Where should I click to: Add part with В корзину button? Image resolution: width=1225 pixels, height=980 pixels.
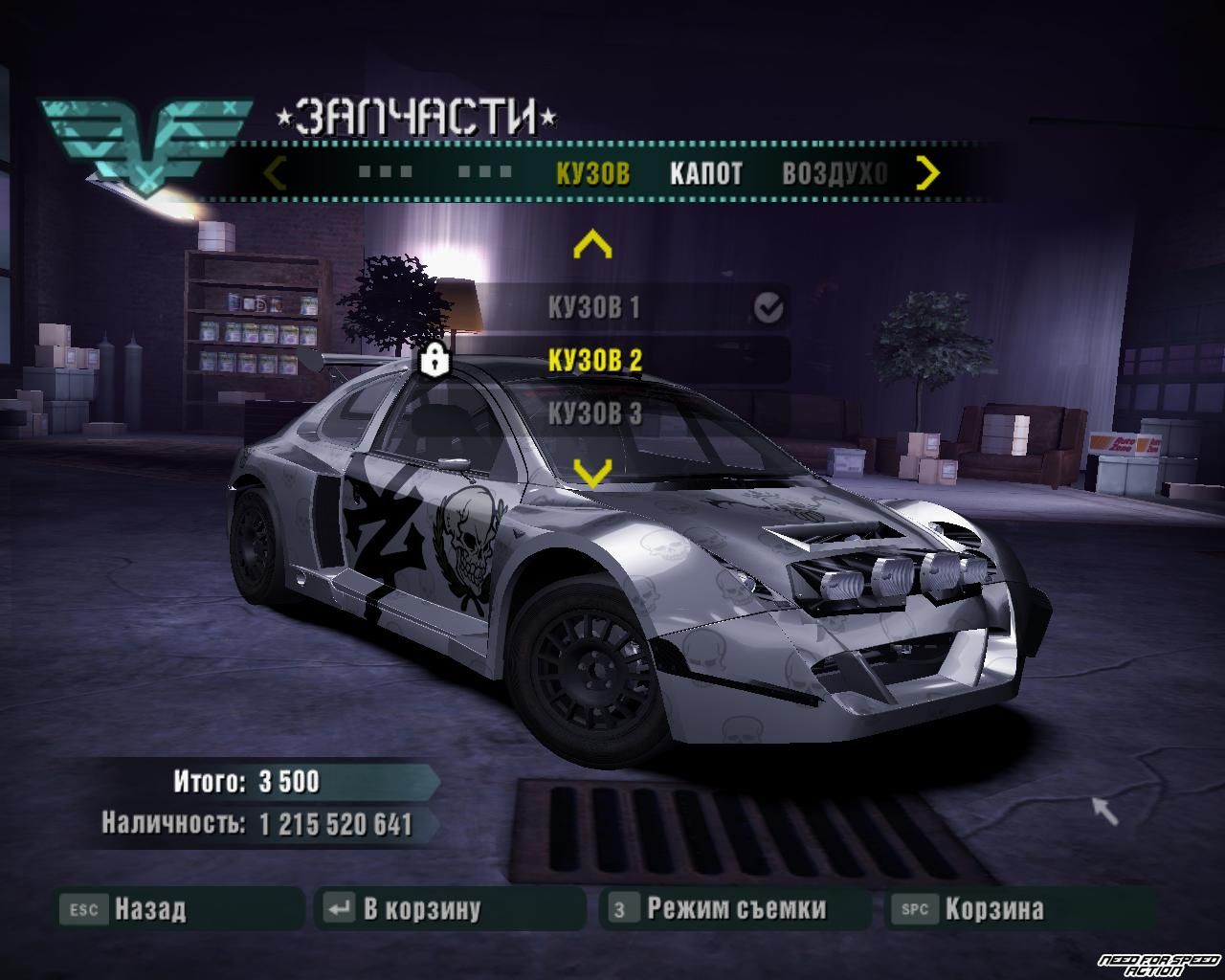click(450, 908)
